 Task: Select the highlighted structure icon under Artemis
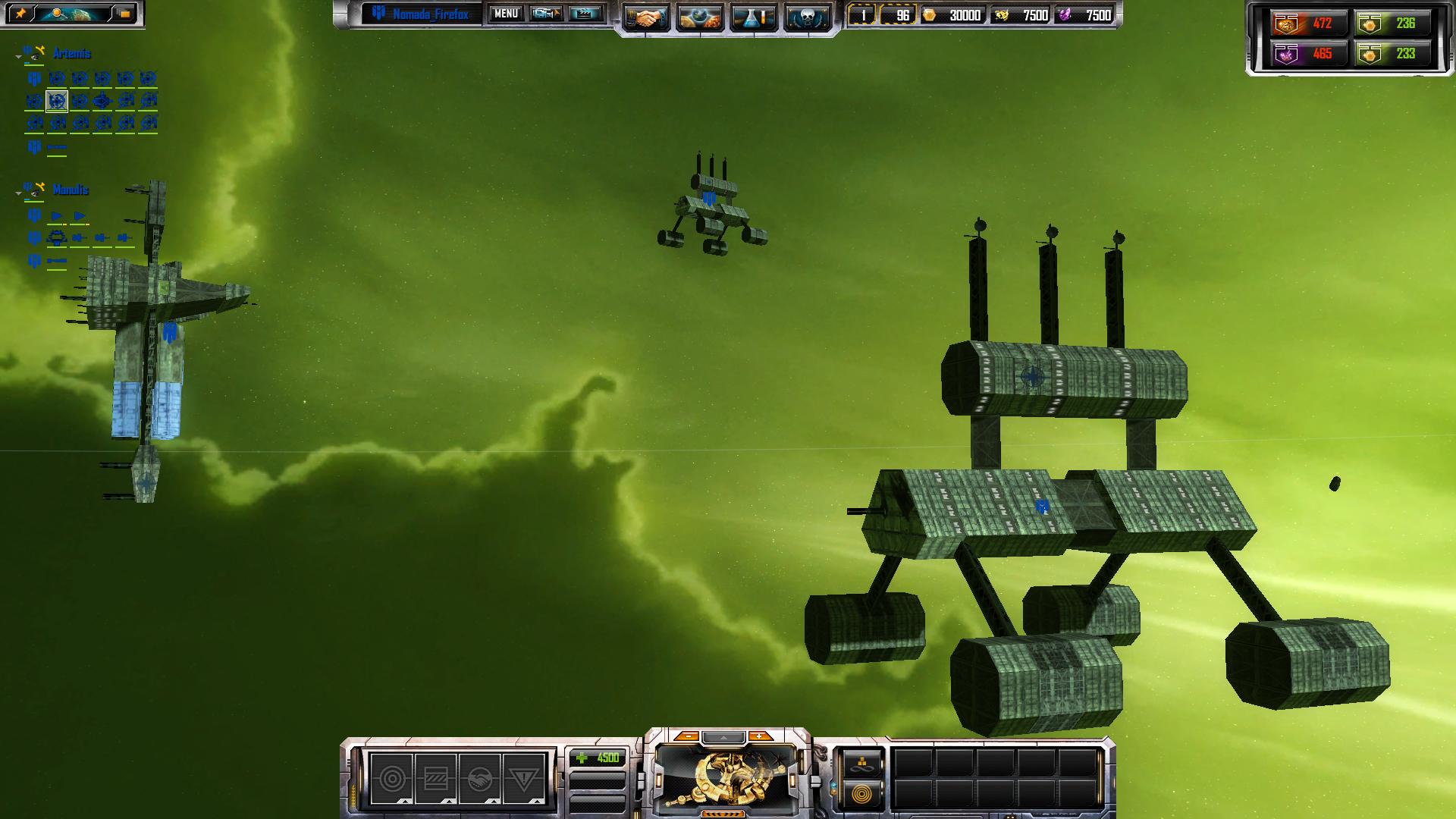click(57, 100)
